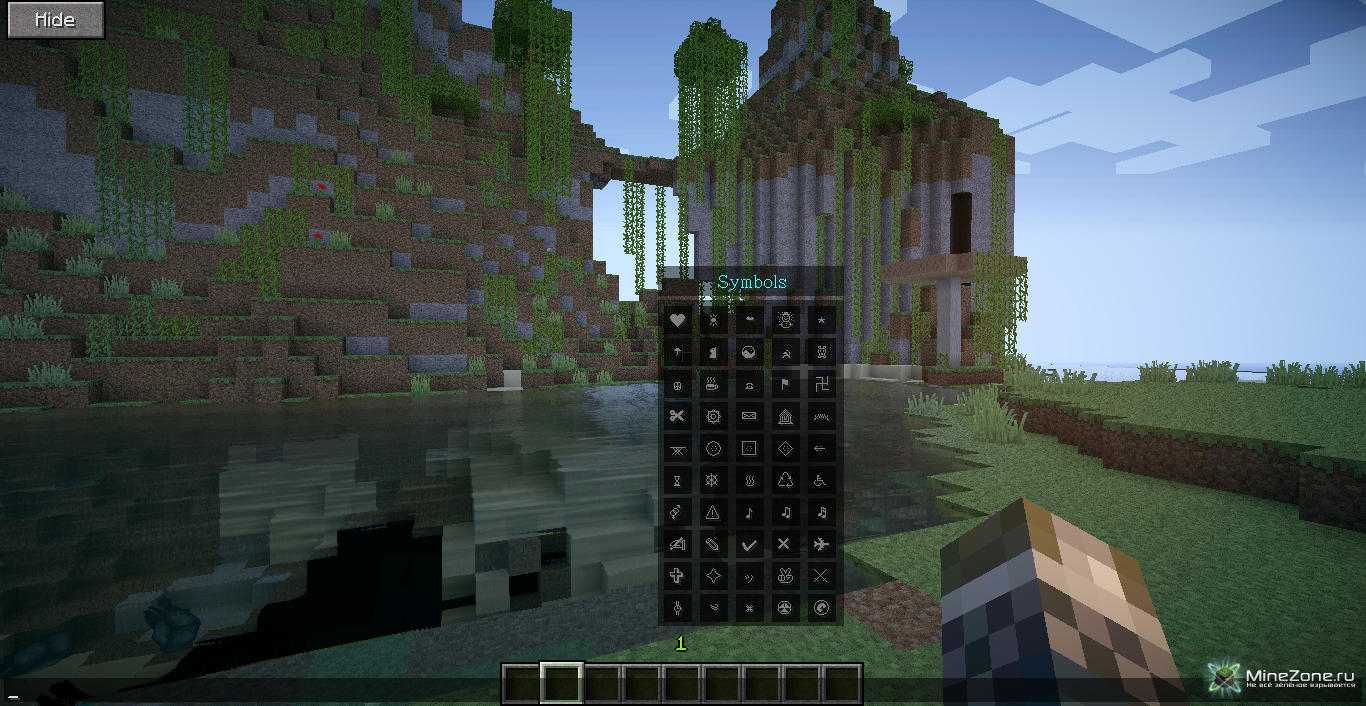Choose the scissors symbol

pyautogui.click(x=677, y=417)
